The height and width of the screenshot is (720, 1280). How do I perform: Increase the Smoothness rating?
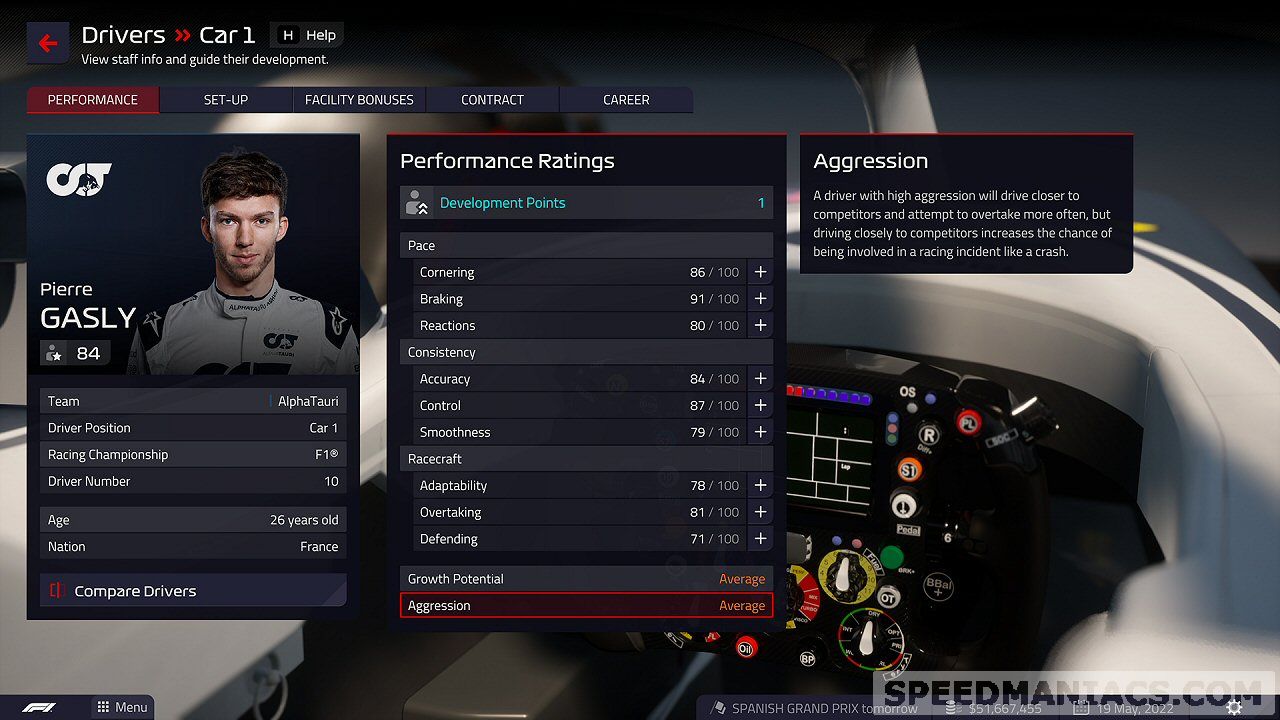760,432
